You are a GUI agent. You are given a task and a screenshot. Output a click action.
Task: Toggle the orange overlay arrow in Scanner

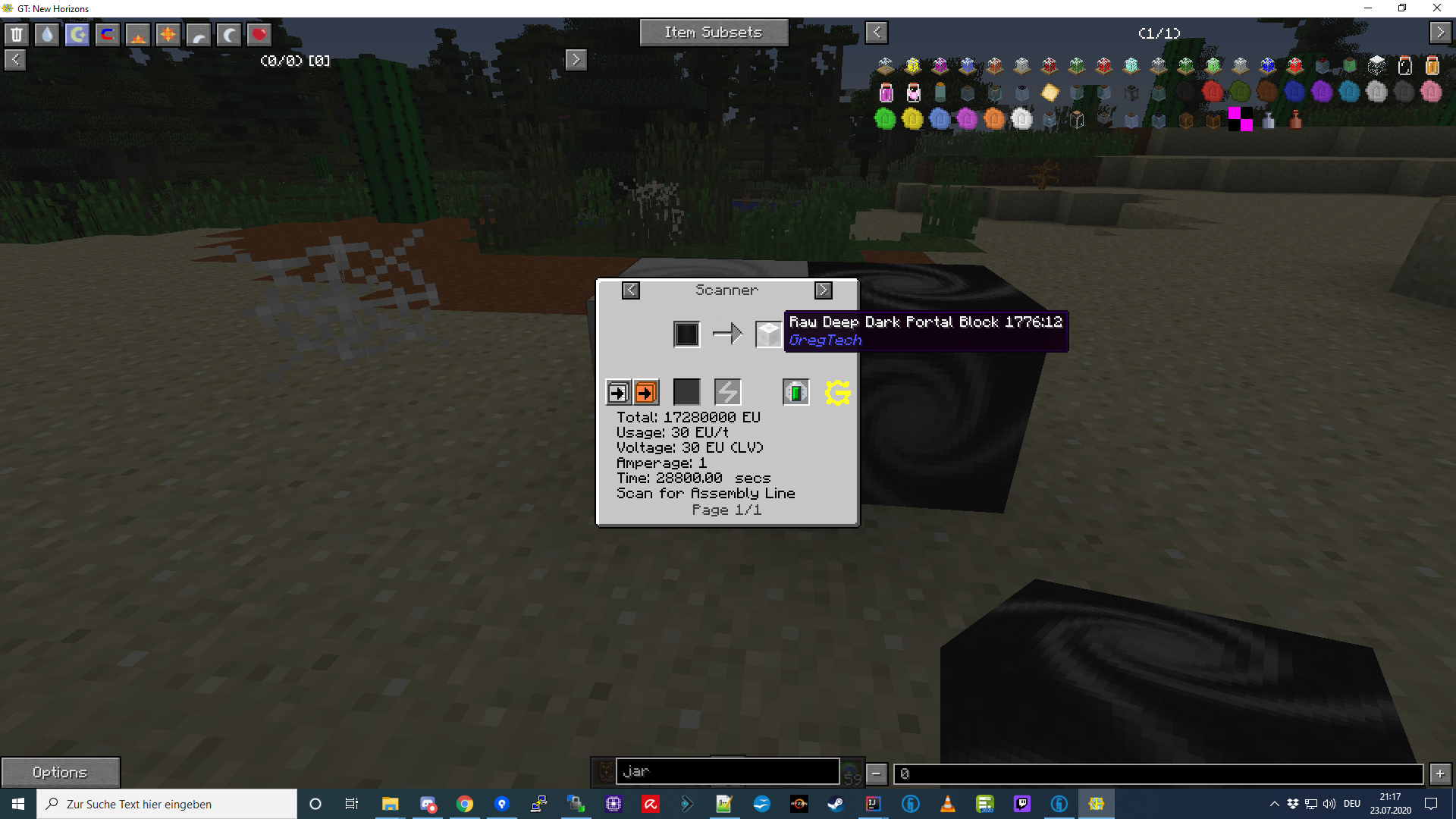[645, 393]
